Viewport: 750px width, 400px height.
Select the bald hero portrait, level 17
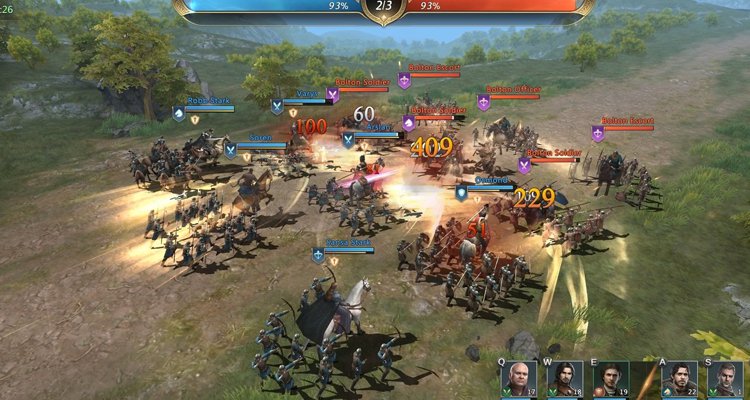[519, 380]
